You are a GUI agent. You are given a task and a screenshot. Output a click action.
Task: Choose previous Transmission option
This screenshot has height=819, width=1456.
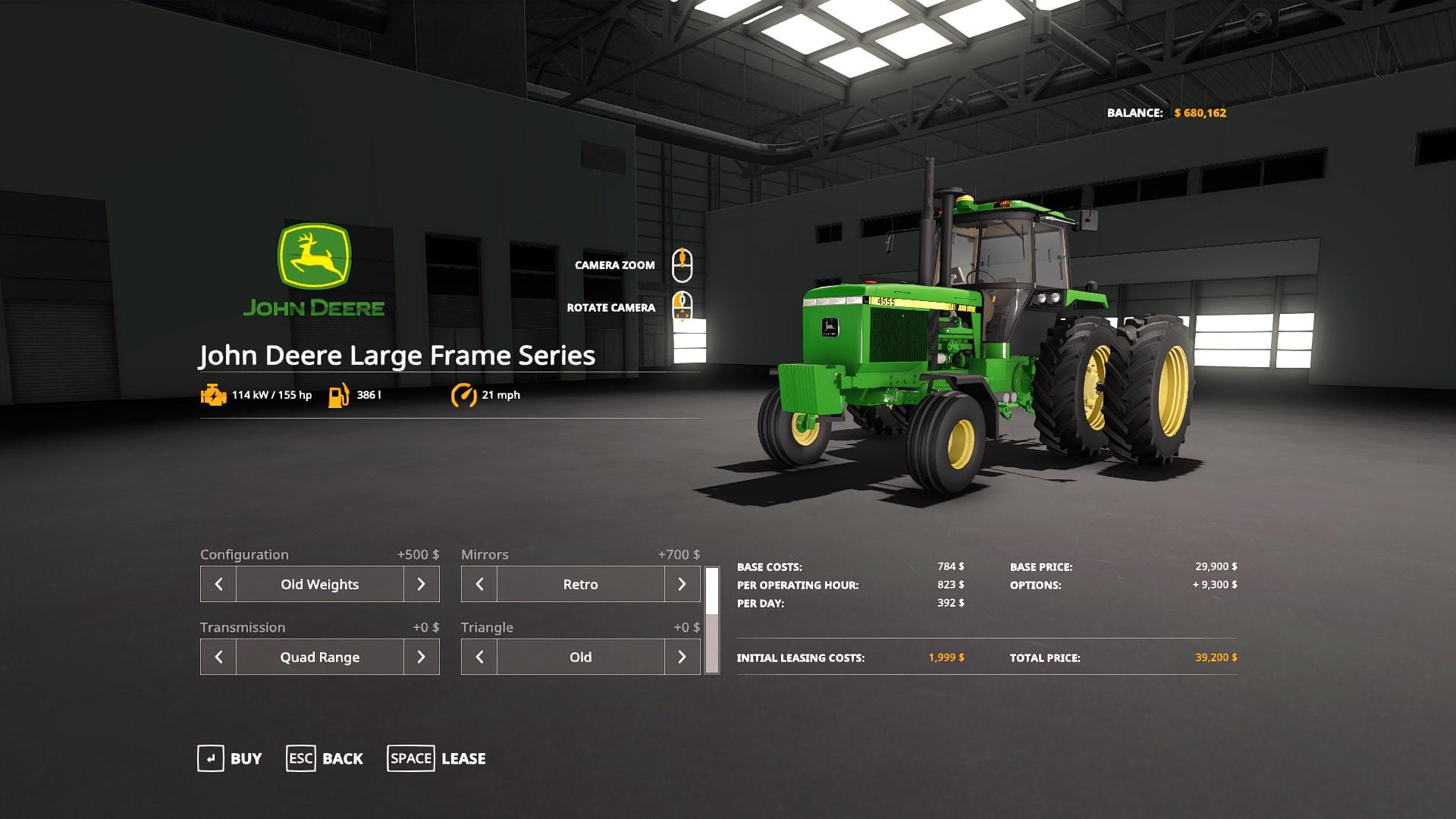pyautogui.click(x=218, y=657)
